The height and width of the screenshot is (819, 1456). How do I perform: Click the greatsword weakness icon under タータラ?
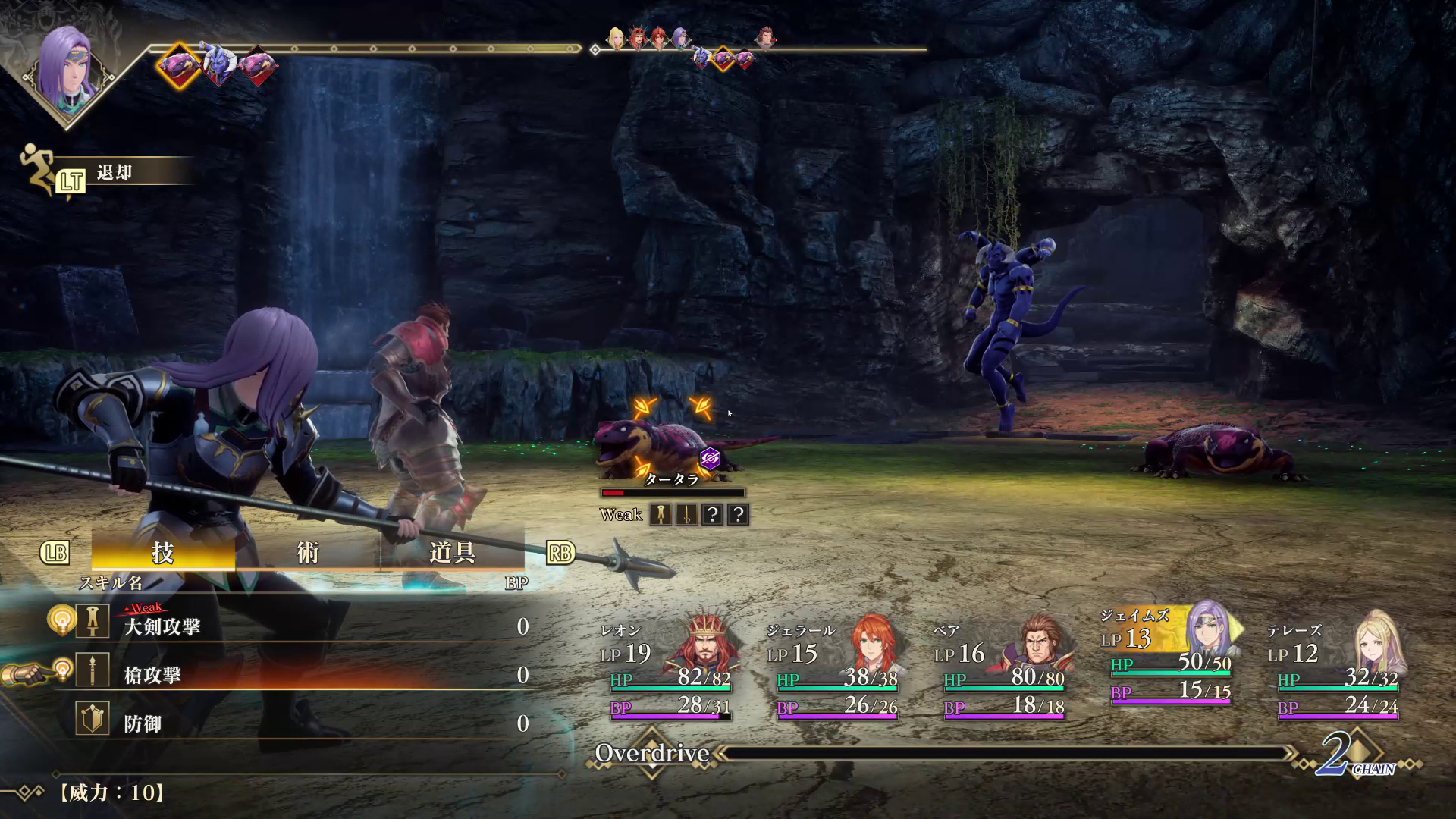point(662,515)
